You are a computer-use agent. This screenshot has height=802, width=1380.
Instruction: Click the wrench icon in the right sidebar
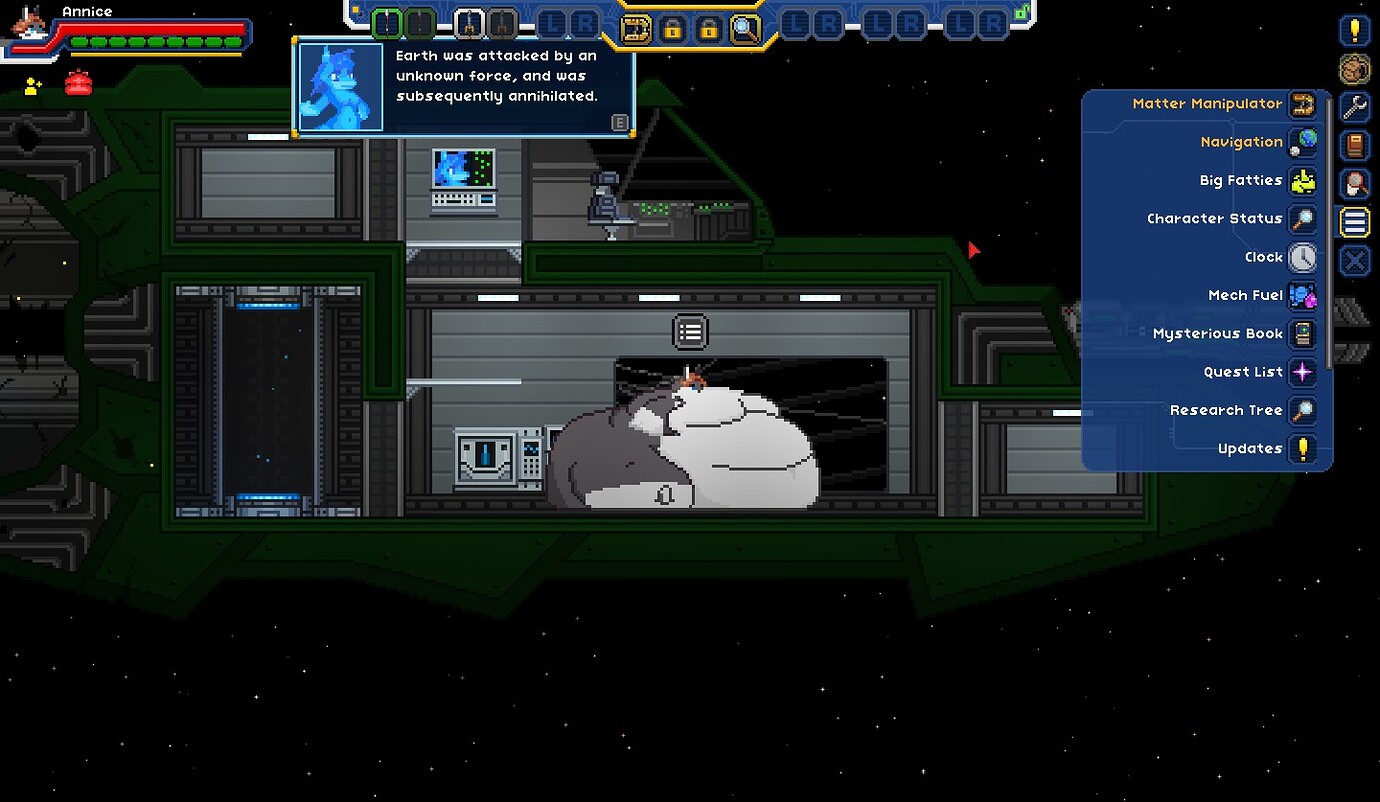(1353, 106)
